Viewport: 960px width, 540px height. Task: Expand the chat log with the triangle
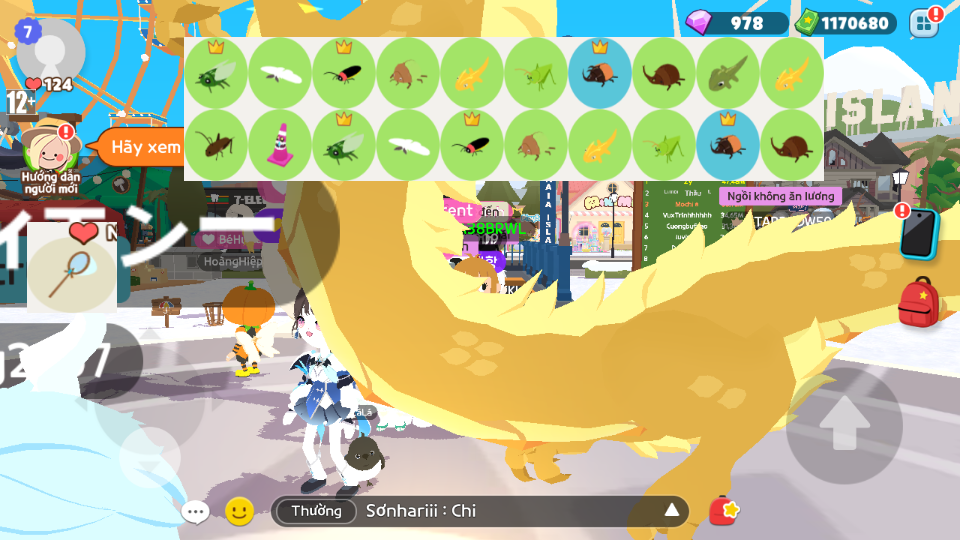672,511
